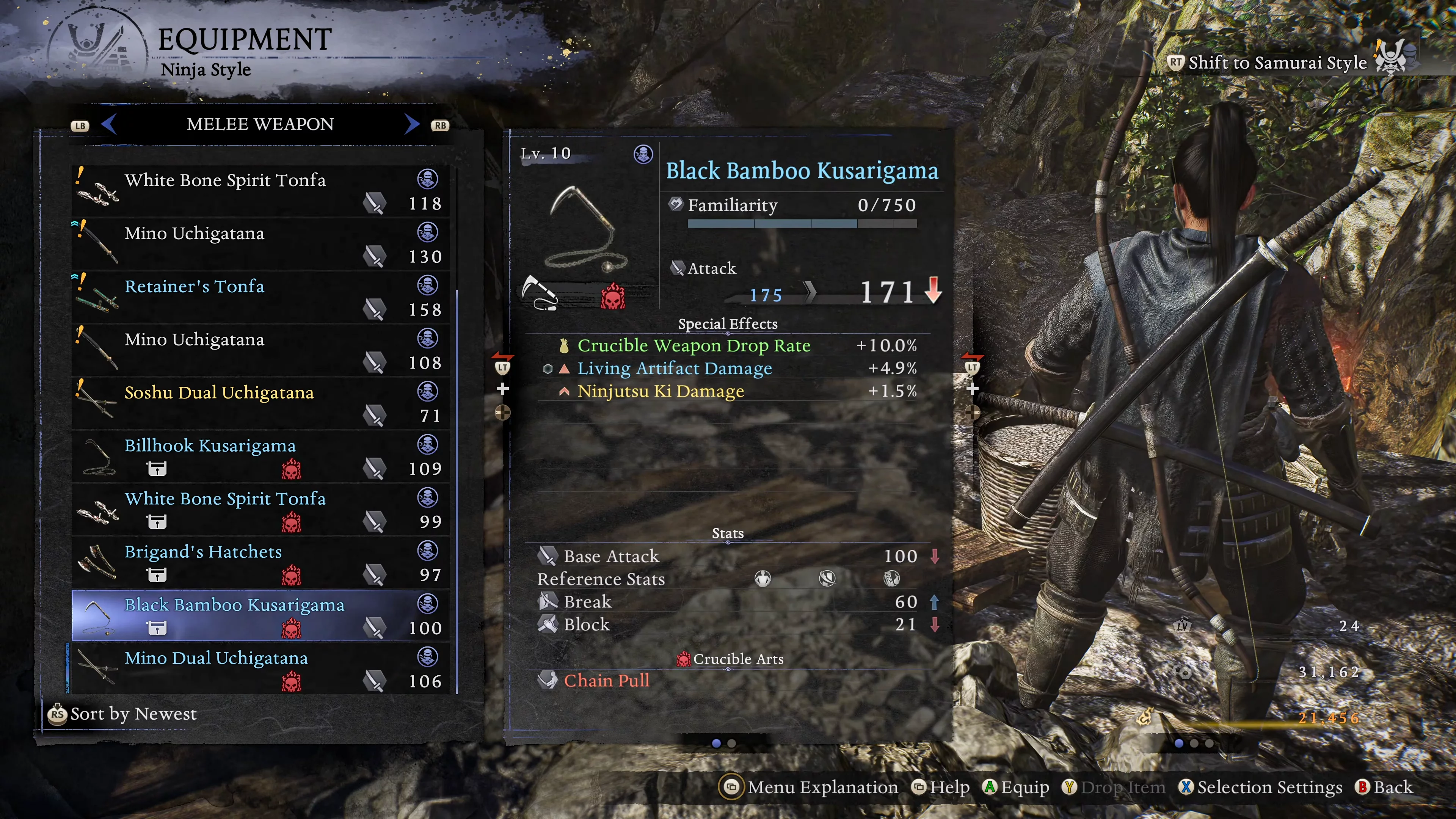Inspect the Crucible Weapon Drop Rate effect
The height and width of the screenshot is (819, 1456).
(693, 345)
